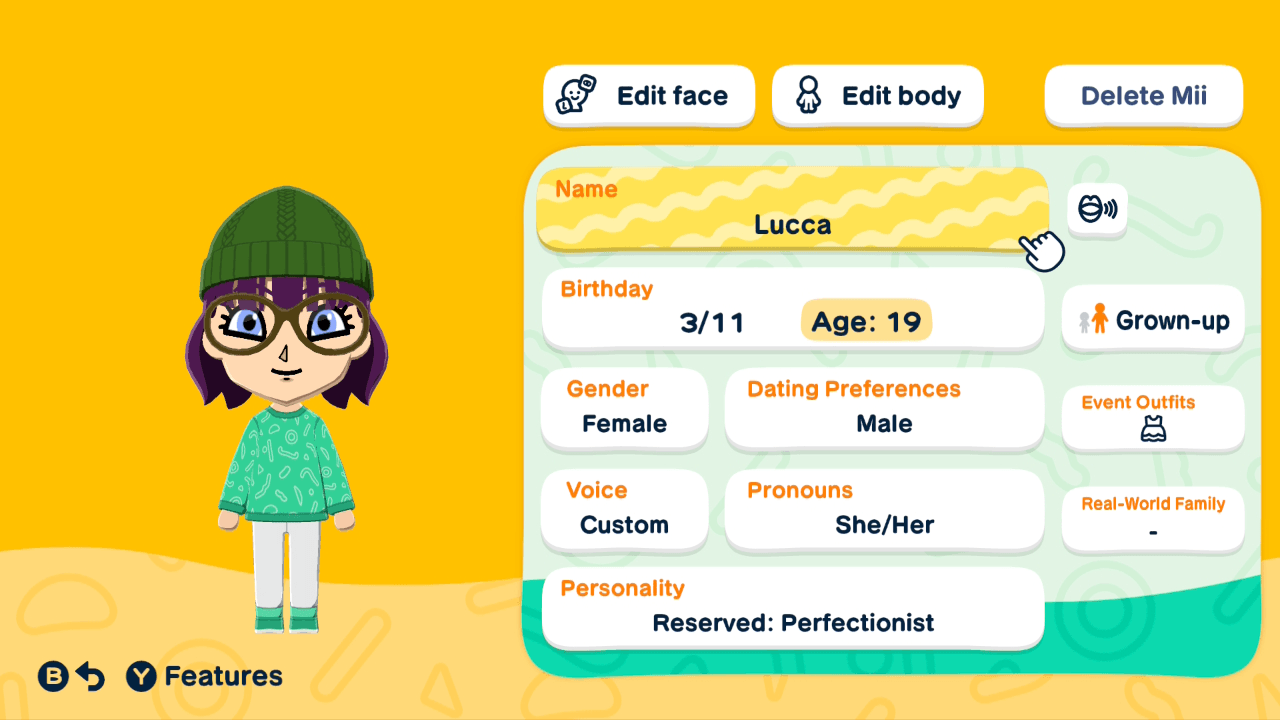The height and width of the screenshot is (720, 1280).
Task: Click the Edit body button
Action: pyautogui.click(x=877, y=94)
